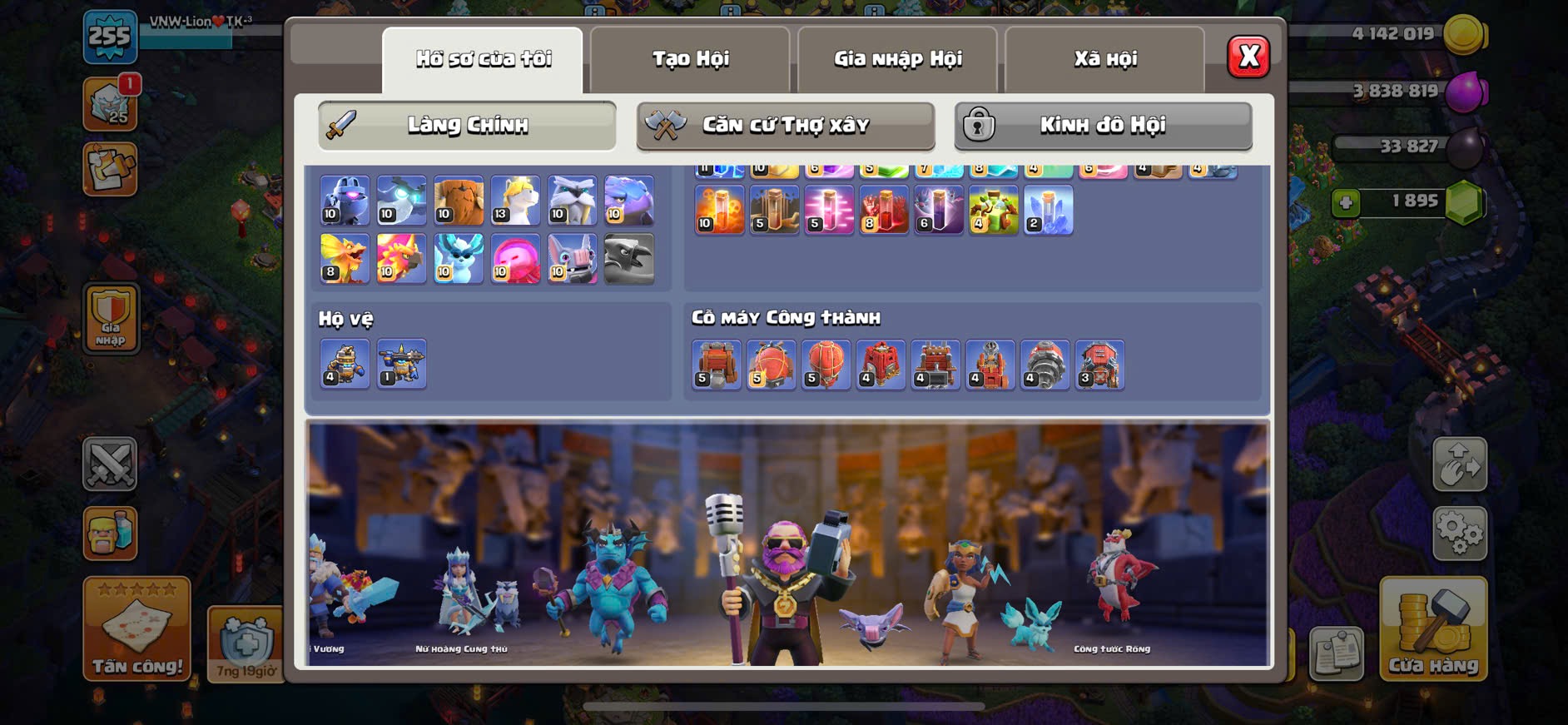The width and height of the screenshot is (1568, 725).
Task: Switch to the Tạo Hội tab
Action: click(x=690, y=59)
